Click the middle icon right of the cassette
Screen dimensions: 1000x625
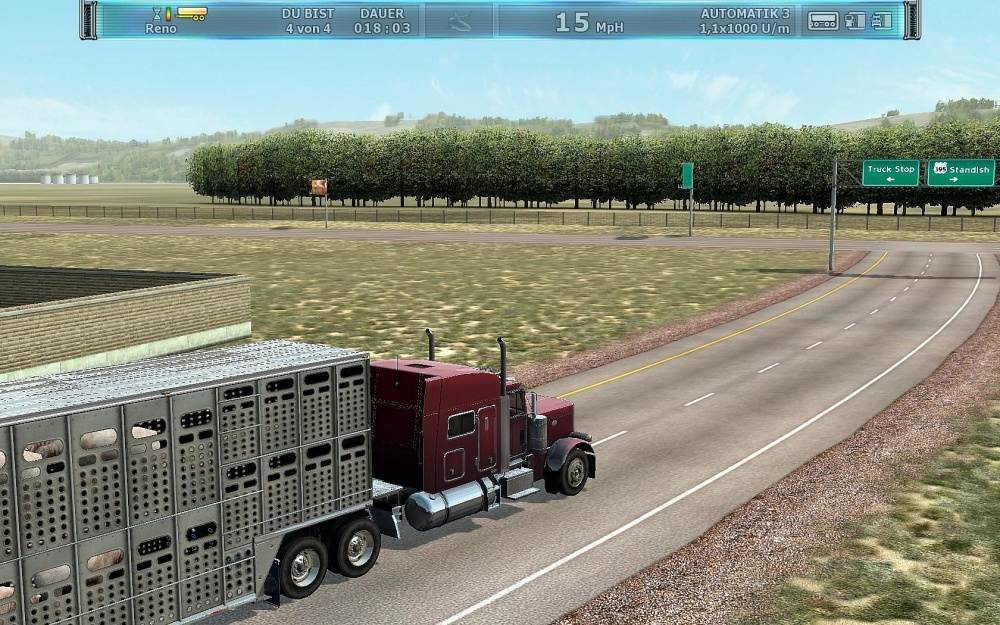coord(855,20)
